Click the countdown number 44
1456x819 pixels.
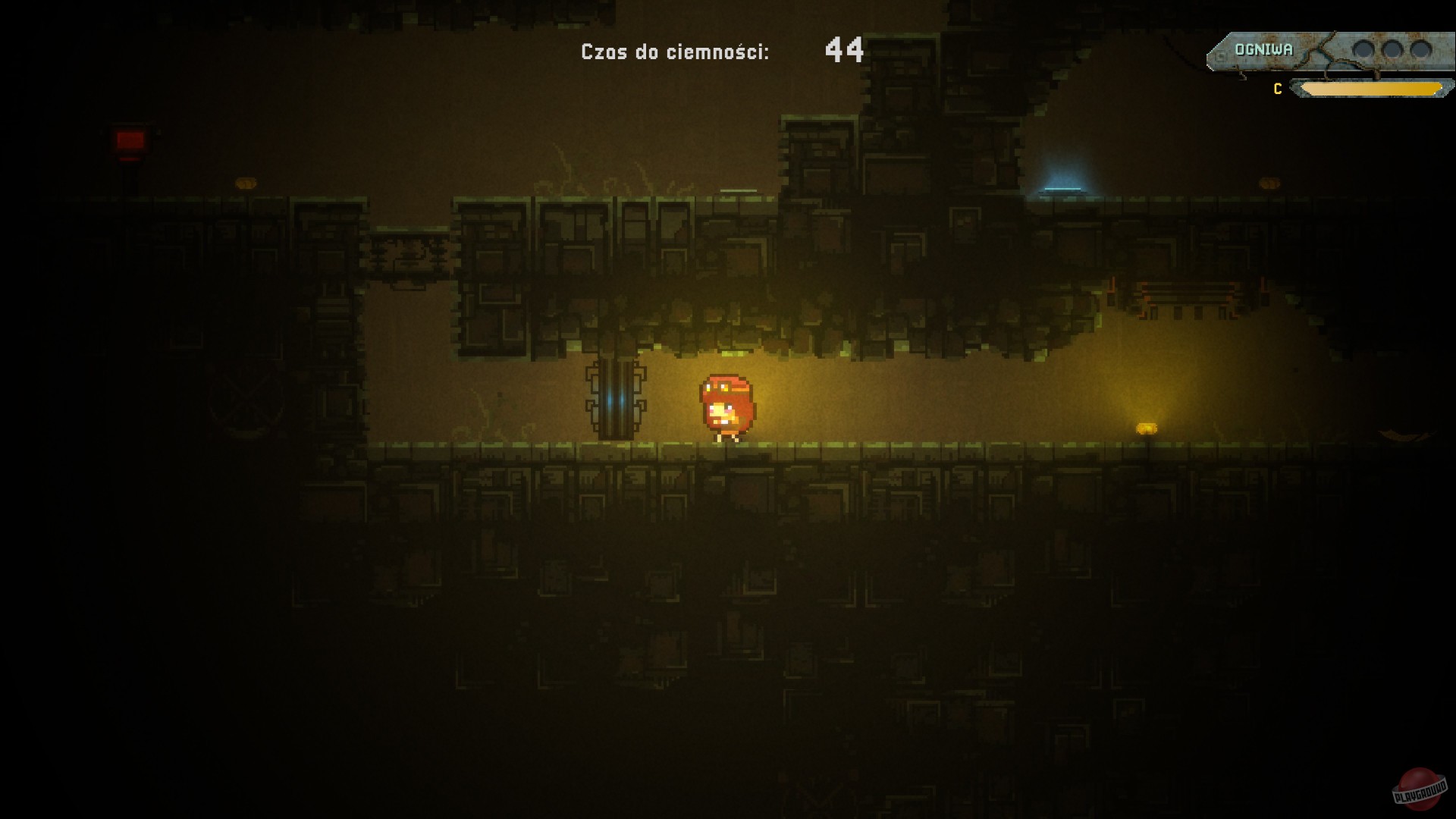pos(844,50)
